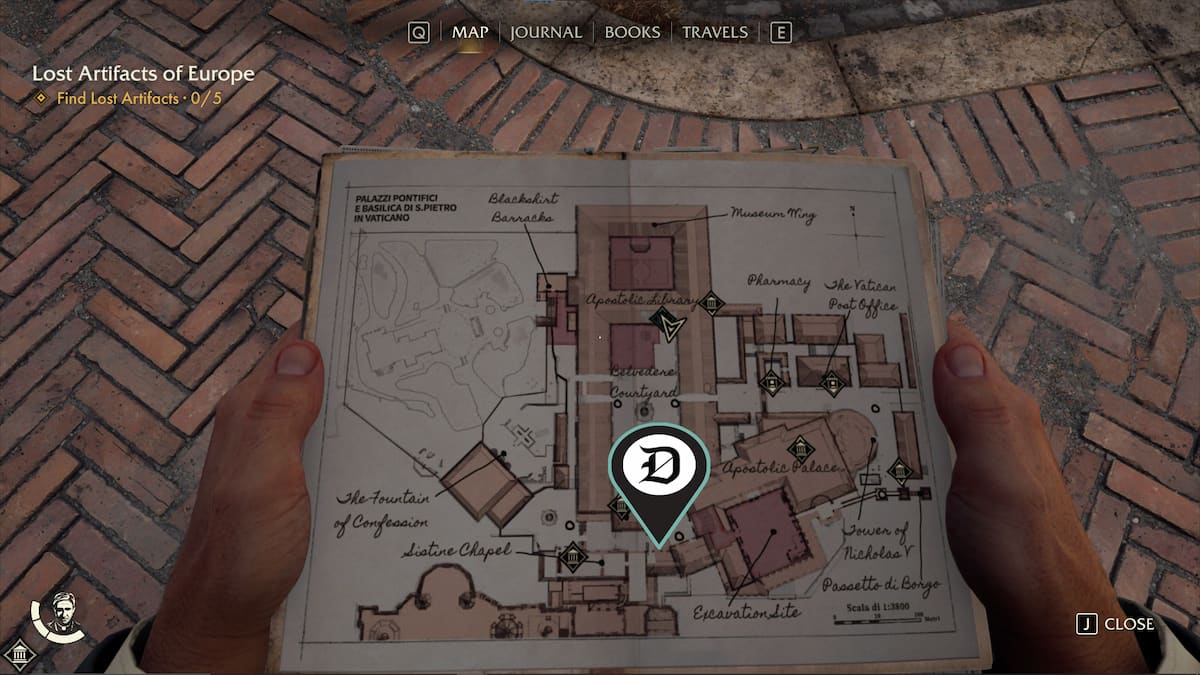The width and height of the screenshot is (1200, 675).
Task: Click the green player arrow marker
Action: pyautogui.click(x=664, y=324)
